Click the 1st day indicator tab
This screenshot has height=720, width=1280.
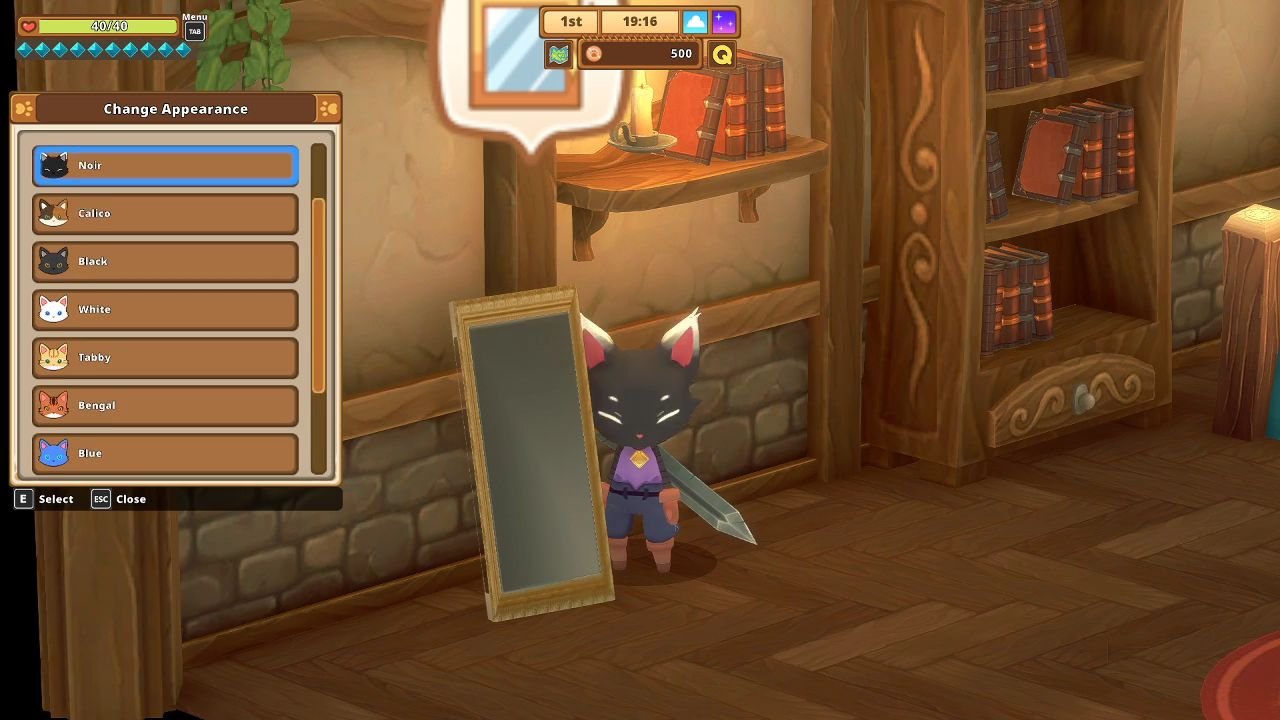pos(570,20)
